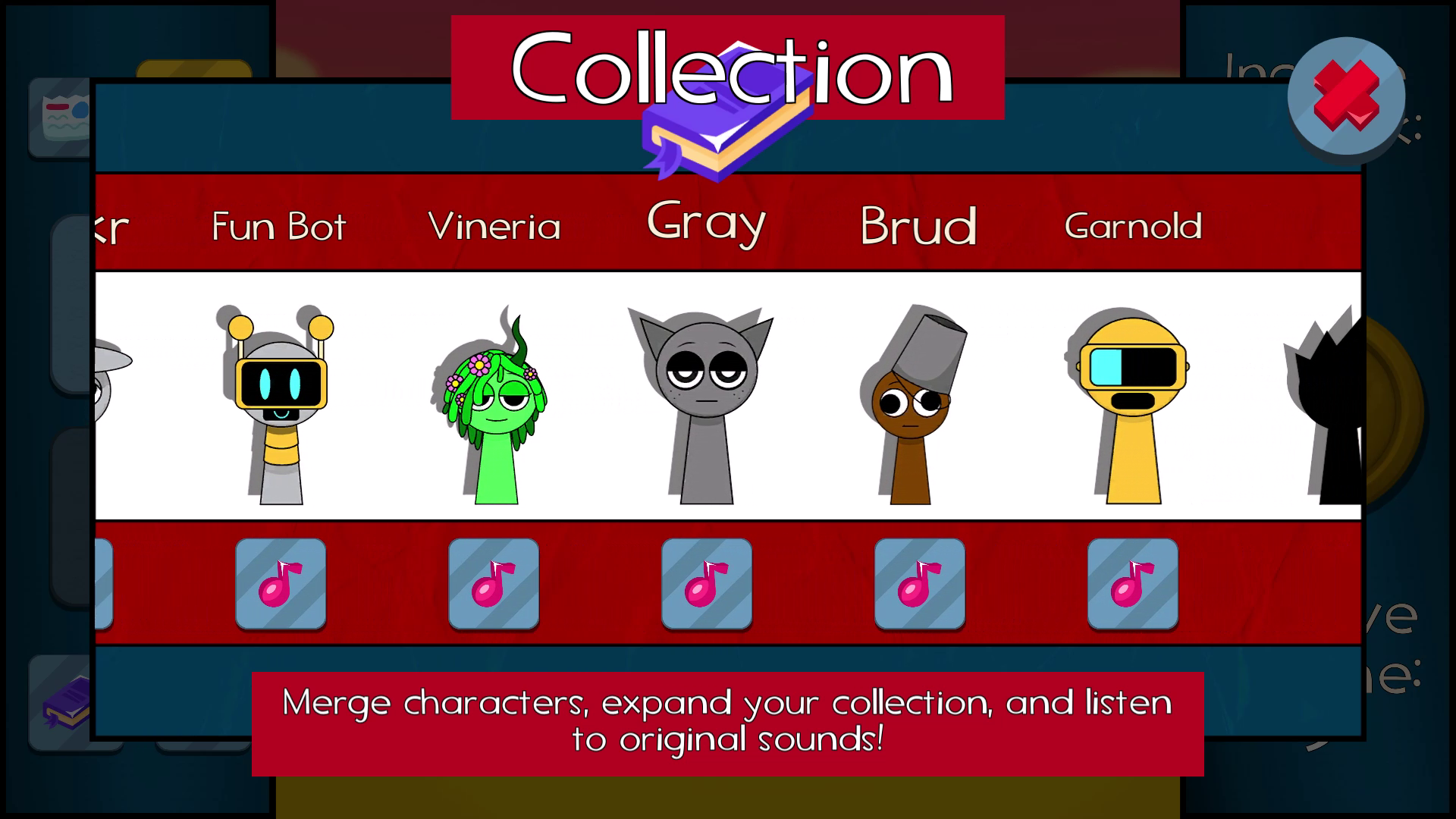Play Brud's original sound
This screenshot has height=819, width=1456.
pos(918,584)
